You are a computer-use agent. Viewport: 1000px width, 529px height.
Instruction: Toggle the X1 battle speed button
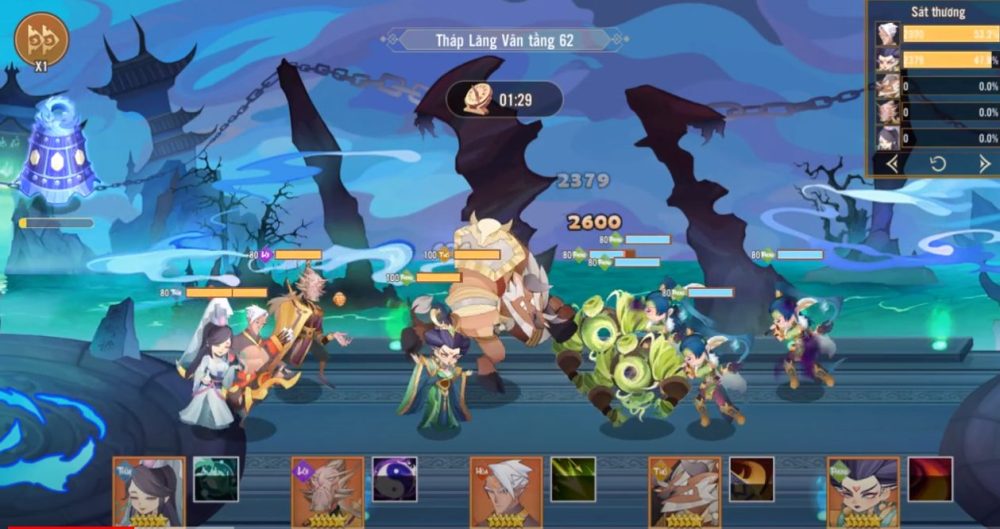coord(41,42)
